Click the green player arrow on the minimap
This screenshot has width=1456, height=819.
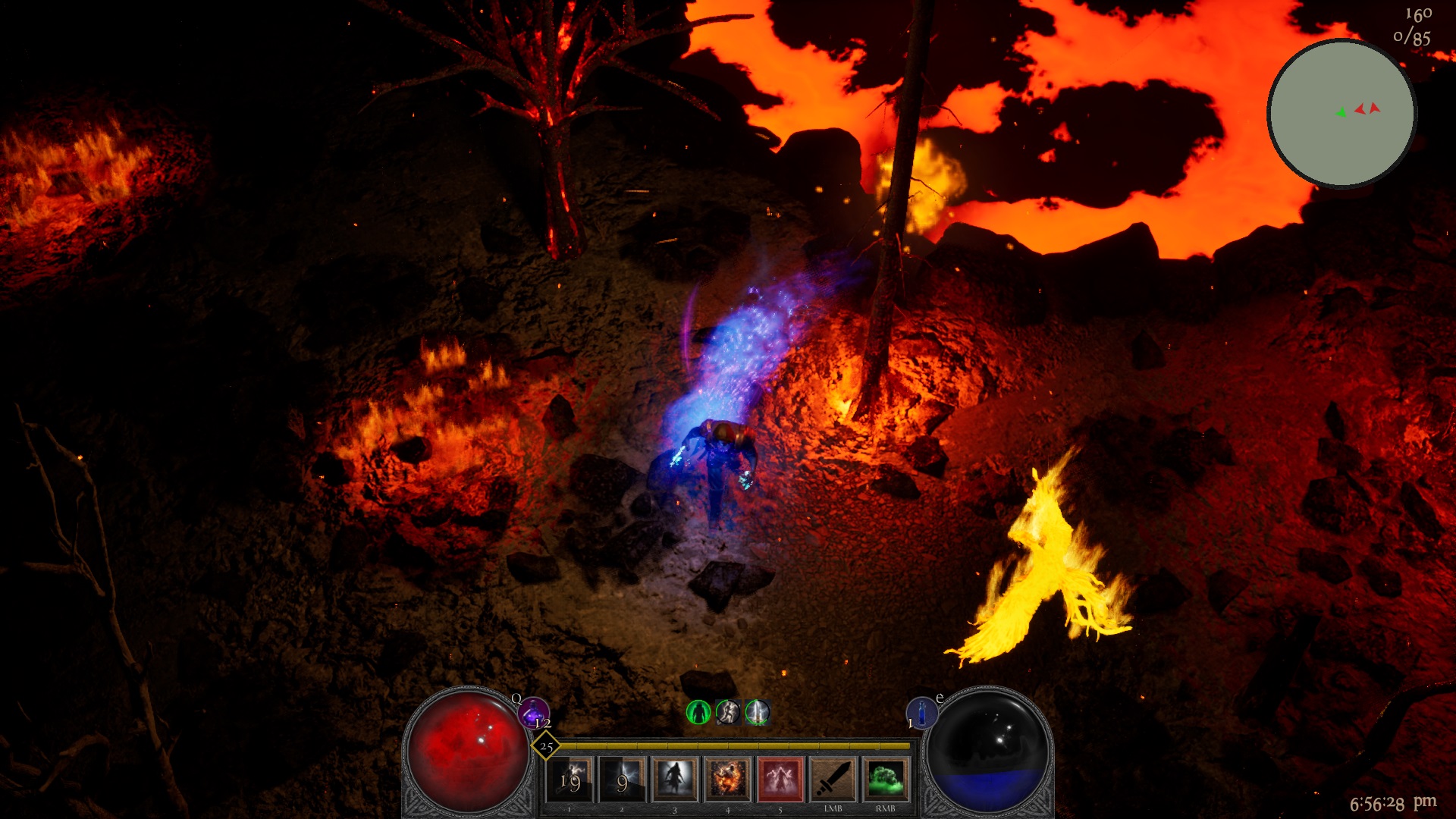coord(1340,112)
